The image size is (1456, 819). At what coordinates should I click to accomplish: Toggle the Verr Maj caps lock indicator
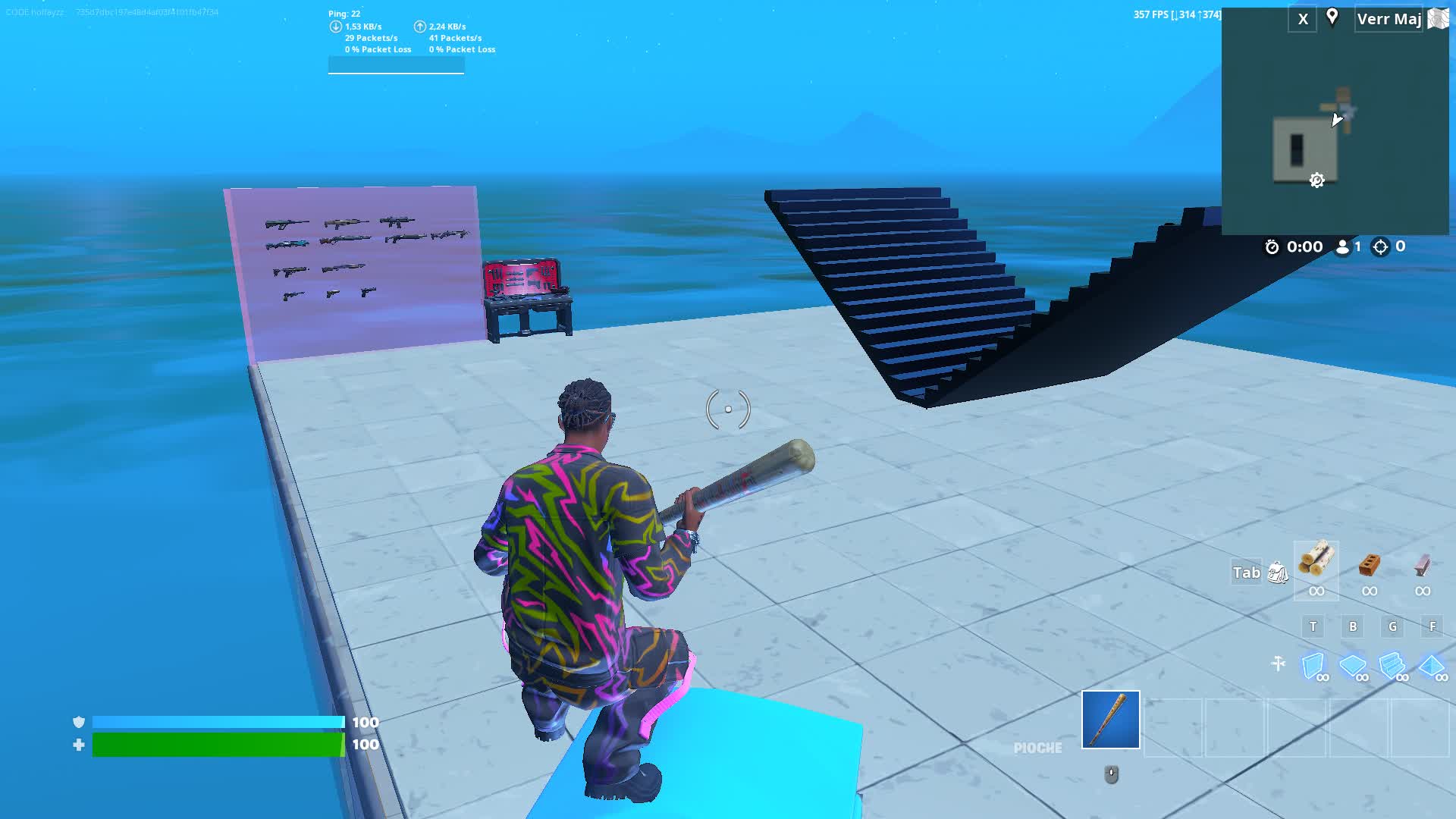click(1389, 19)
